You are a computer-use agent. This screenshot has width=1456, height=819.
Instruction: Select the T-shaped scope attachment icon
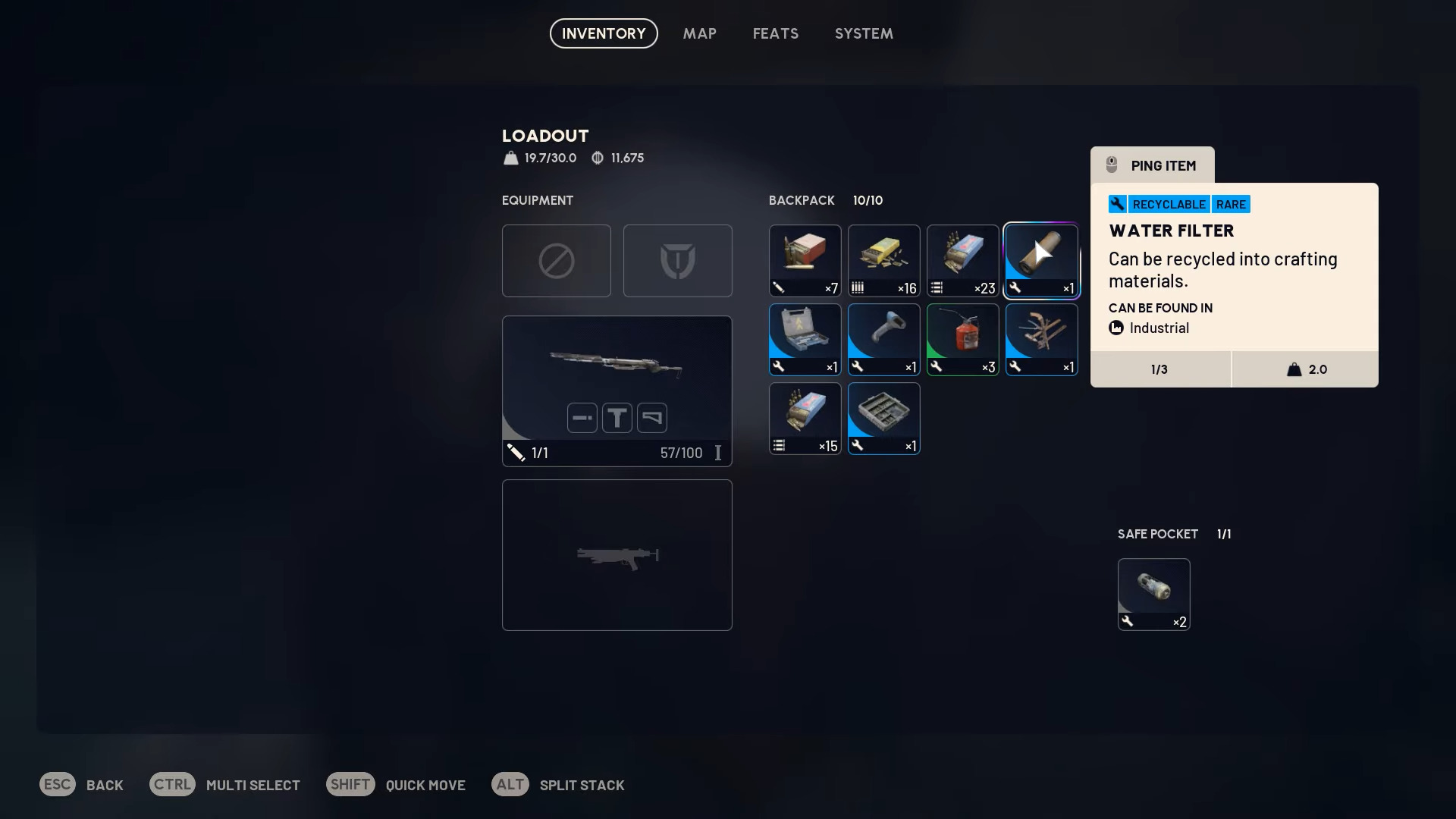coord(617,418)
